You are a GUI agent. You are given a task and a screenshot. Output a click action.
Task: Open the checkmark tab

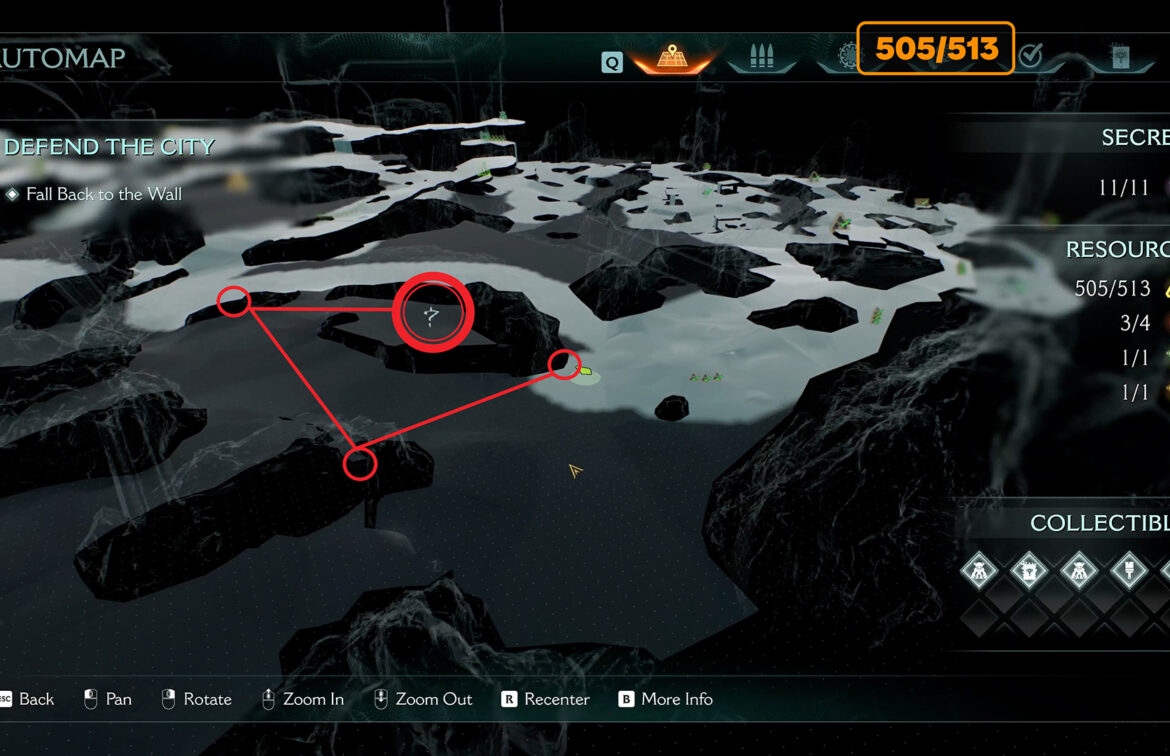coord(1030,56)
